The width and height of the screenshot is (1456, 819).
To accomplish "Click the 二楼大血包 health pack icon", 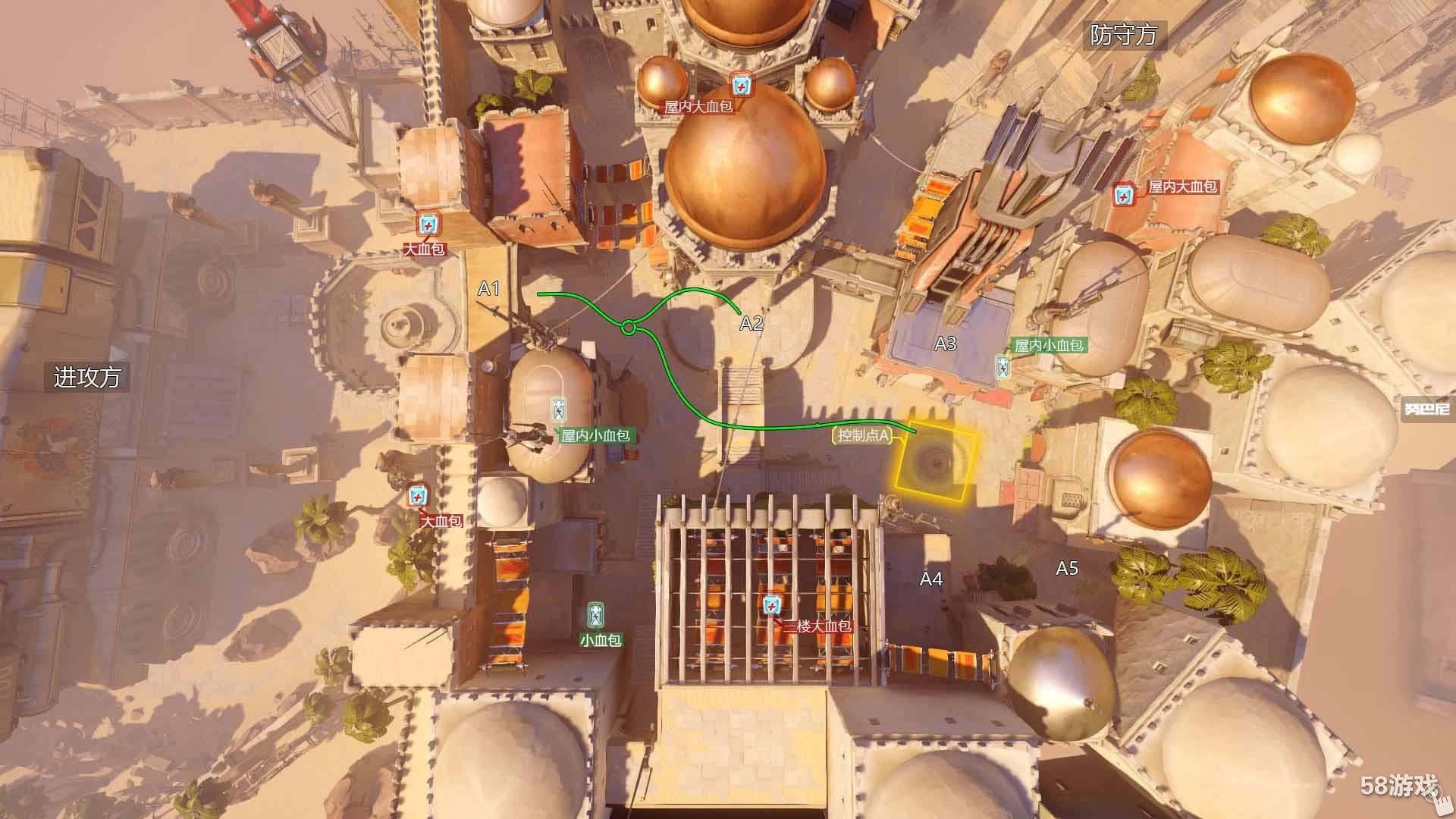I will 771,605.
